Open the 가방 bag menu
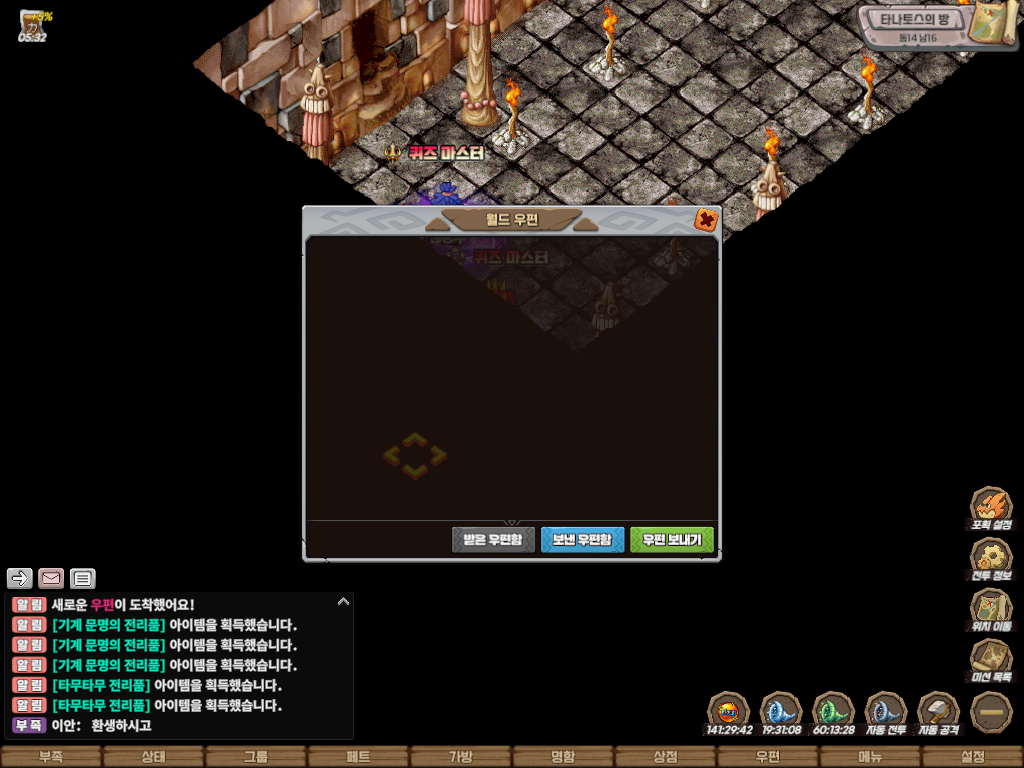Viewport: 1024px width, 768px height. click(460, 757)
